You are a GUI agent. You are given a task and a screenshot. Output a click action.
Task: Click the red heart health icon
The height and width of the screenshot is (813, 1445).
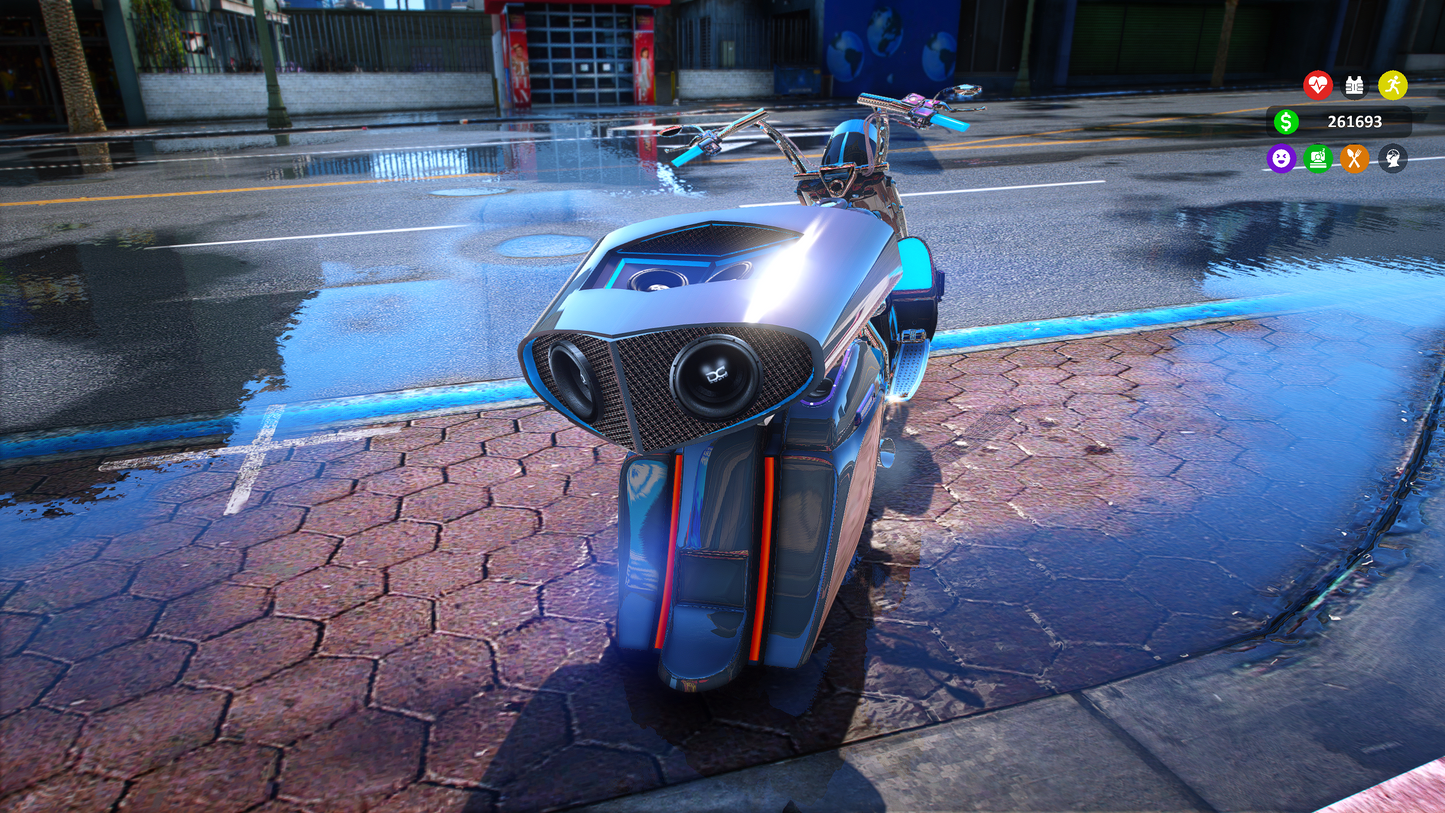(1318, 85)
